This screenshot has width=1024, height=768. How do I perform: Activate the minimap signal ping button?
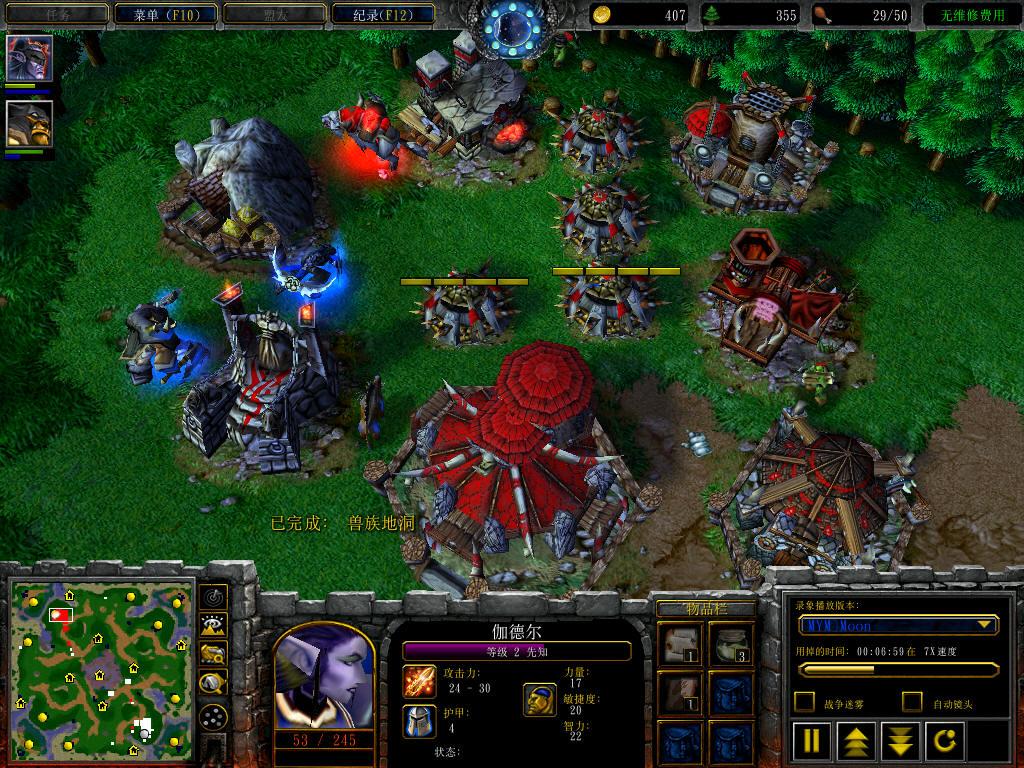pyautogui.click(x=212, y=598)
